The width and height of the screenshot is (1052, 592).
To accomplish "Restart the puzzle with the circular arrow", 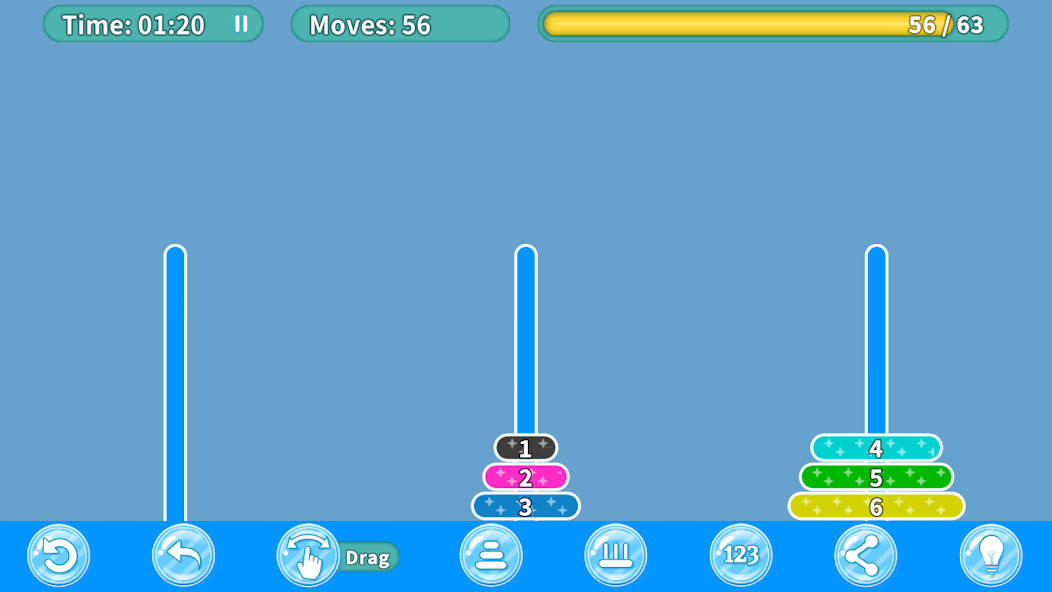I will click(59, 555).
